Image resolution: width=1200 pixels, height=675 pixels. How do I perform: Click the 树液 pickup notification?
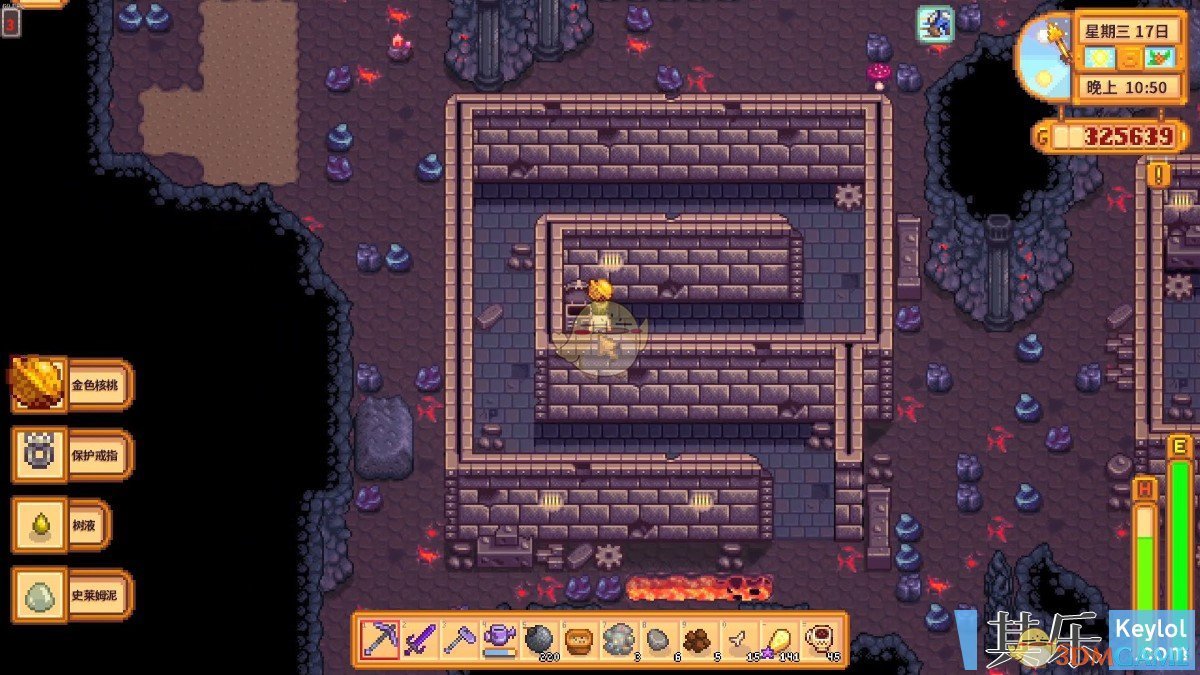point(60,525)
